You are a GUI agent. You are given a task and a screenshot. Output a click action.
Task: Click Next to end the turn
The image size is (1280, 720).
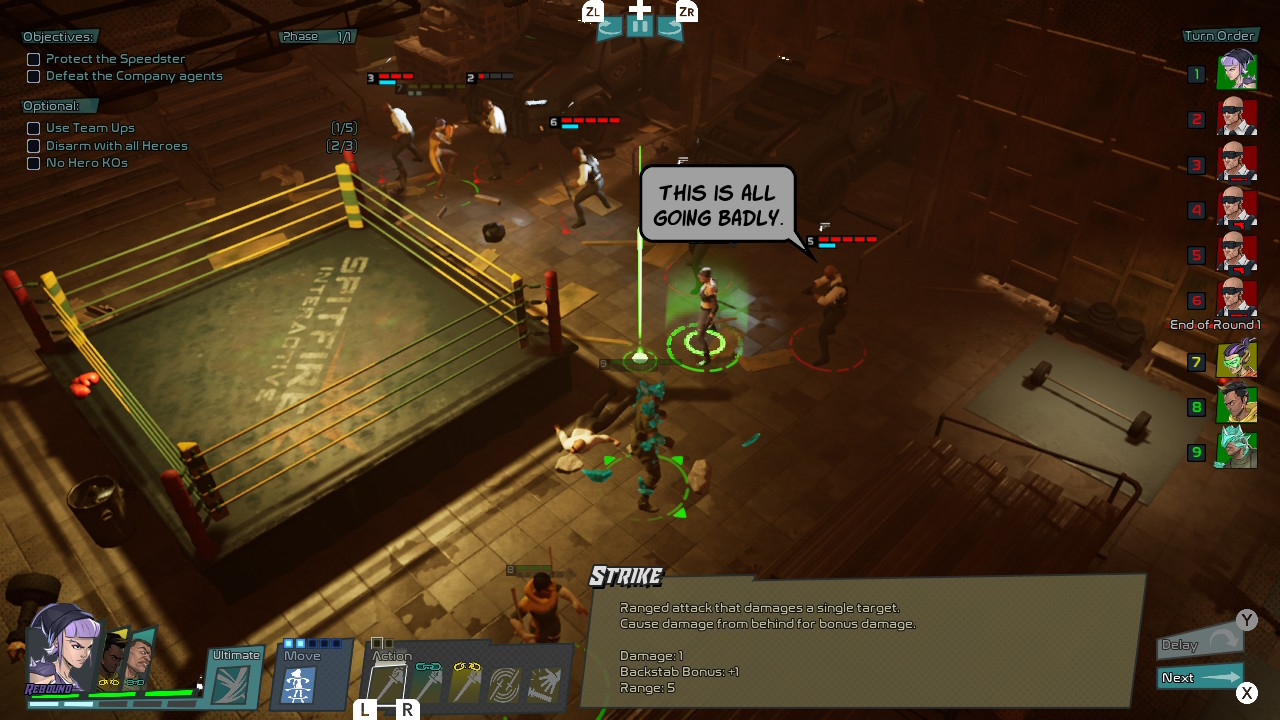click(1199, 678)
